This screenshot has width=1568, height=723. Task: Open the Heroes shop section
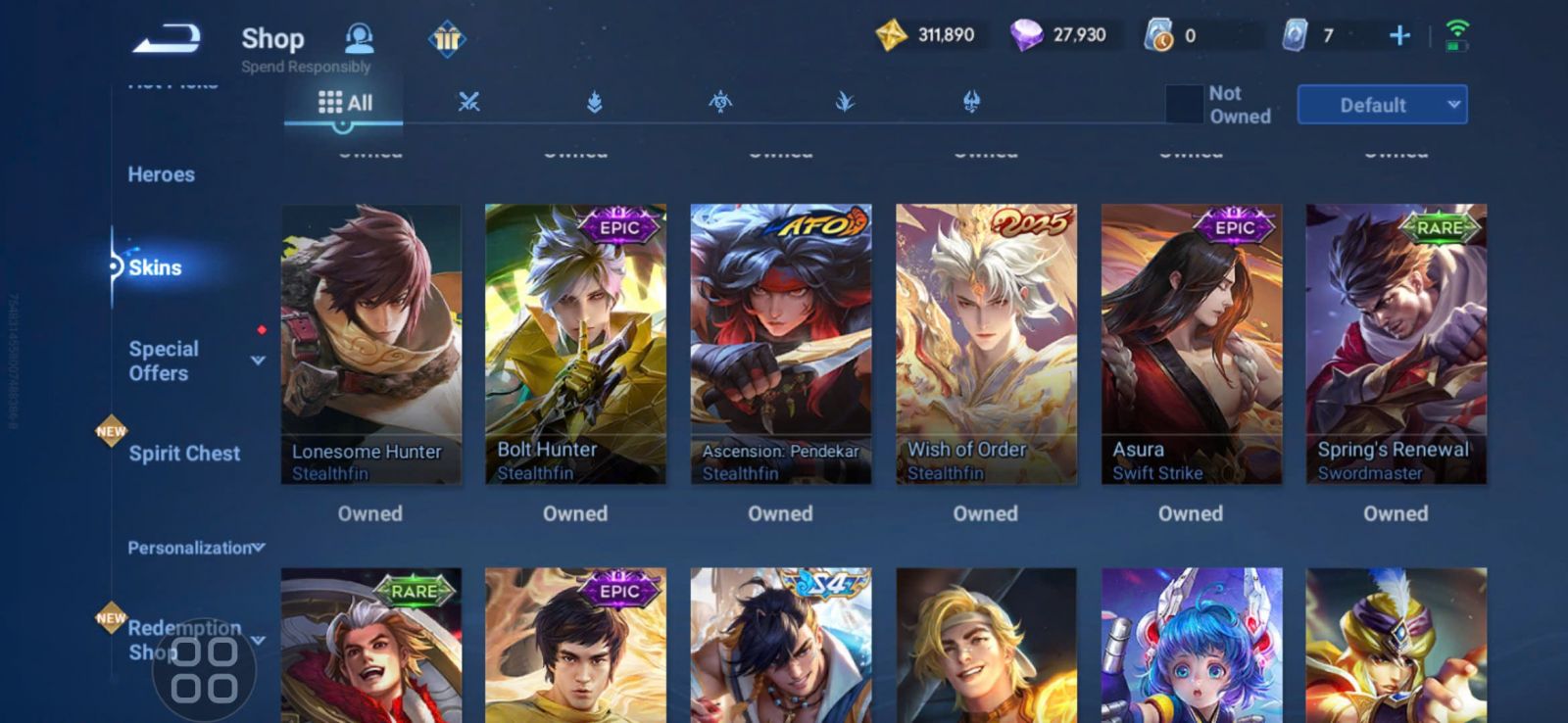pos(162,174)
